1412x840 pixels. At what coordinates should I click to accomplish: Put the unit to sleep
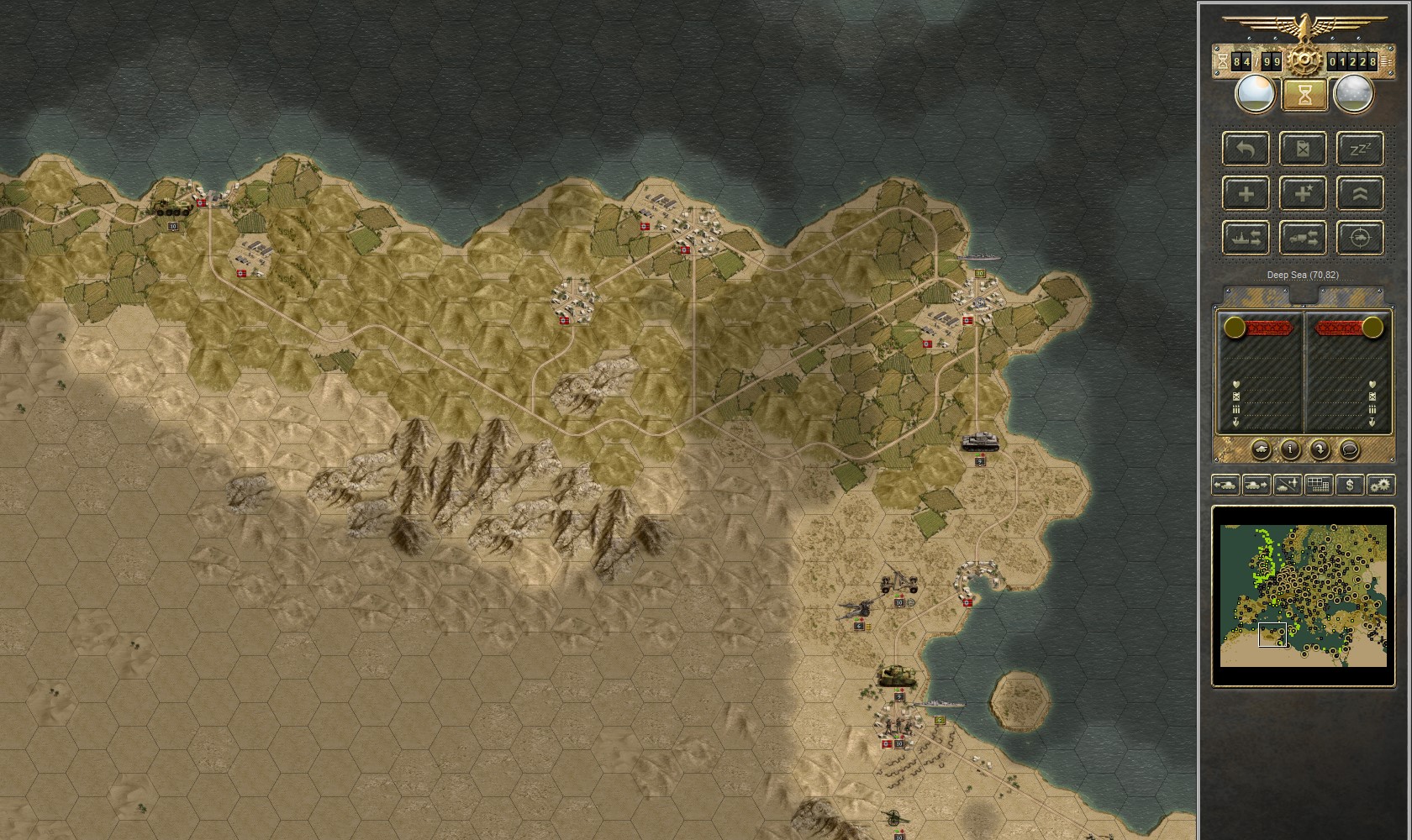tap(1360, 149)
